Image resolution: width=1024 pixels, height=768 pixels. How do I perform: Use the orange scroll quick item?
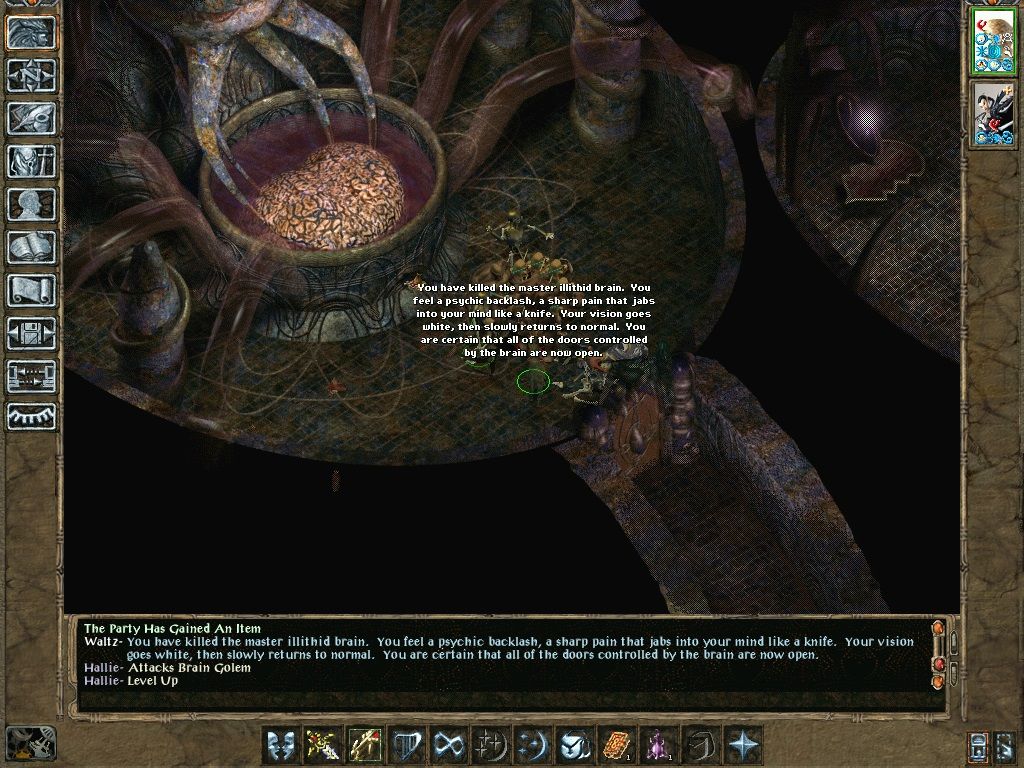(618, 746)
